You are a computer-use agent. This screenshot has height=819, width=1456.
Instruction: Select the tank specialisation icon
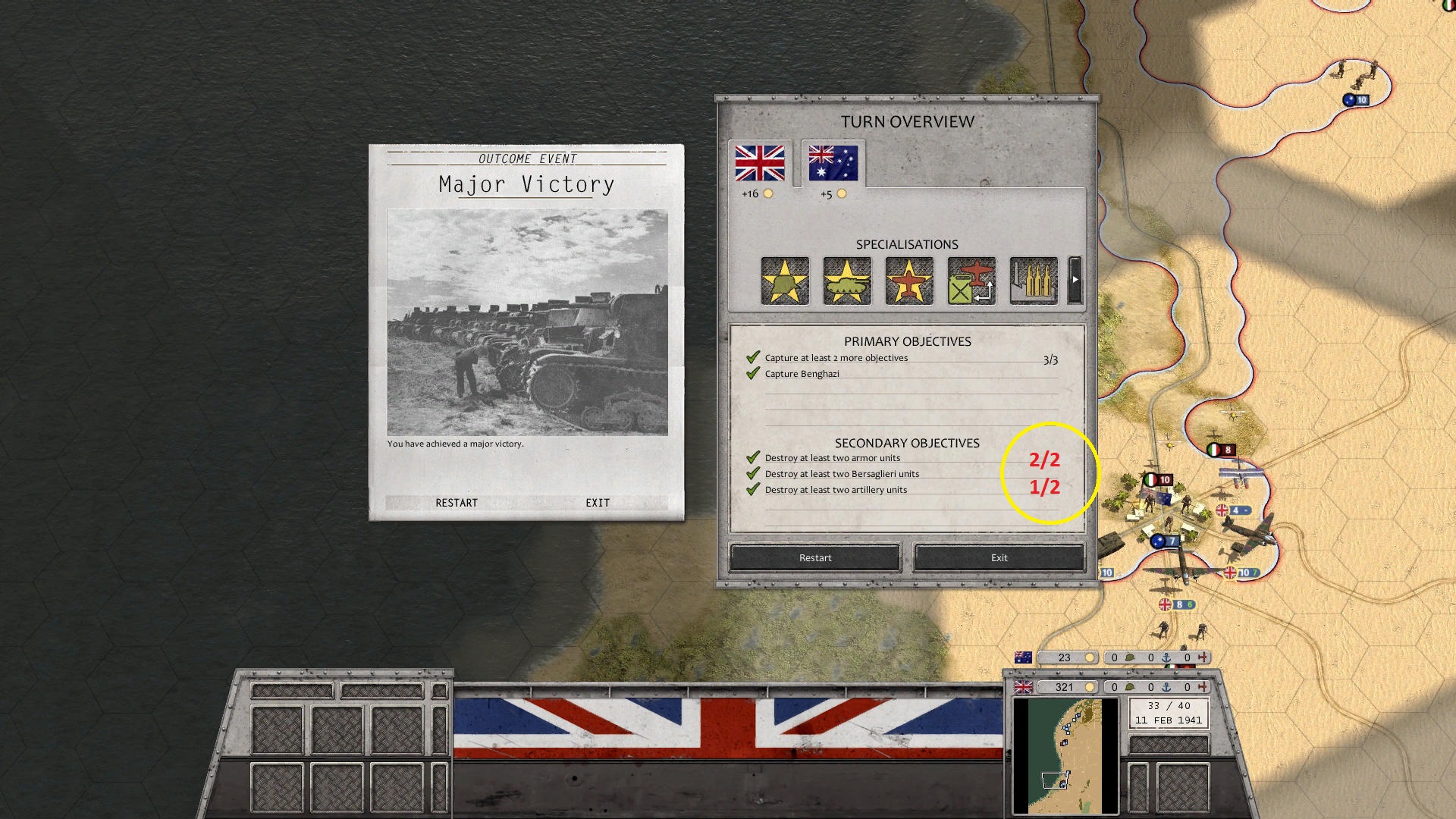(x=846, y=281)
